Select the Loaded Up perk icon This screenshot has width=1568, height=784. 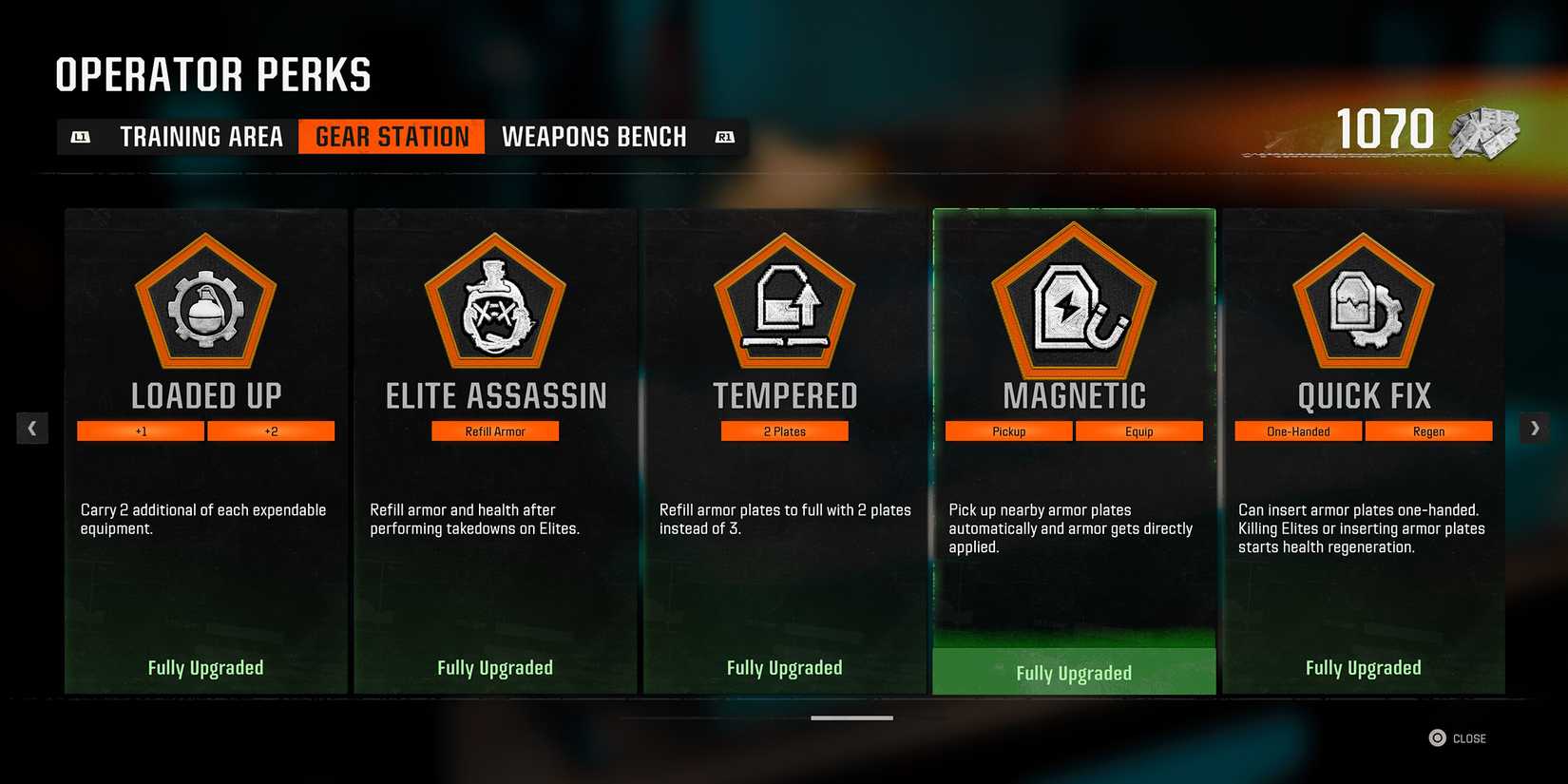click(x=204, y=304)
